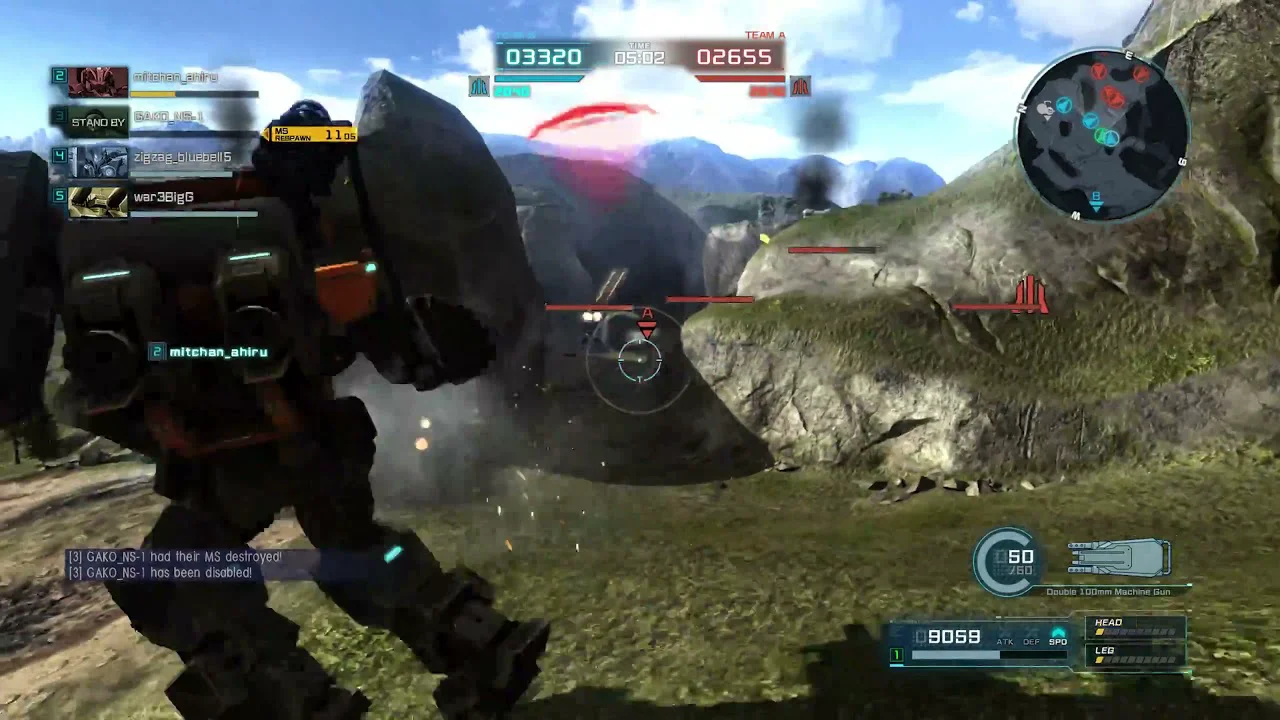1280x720 pixels.
Task: Open the circular minimap
Action: click(x=1102, y=133)
